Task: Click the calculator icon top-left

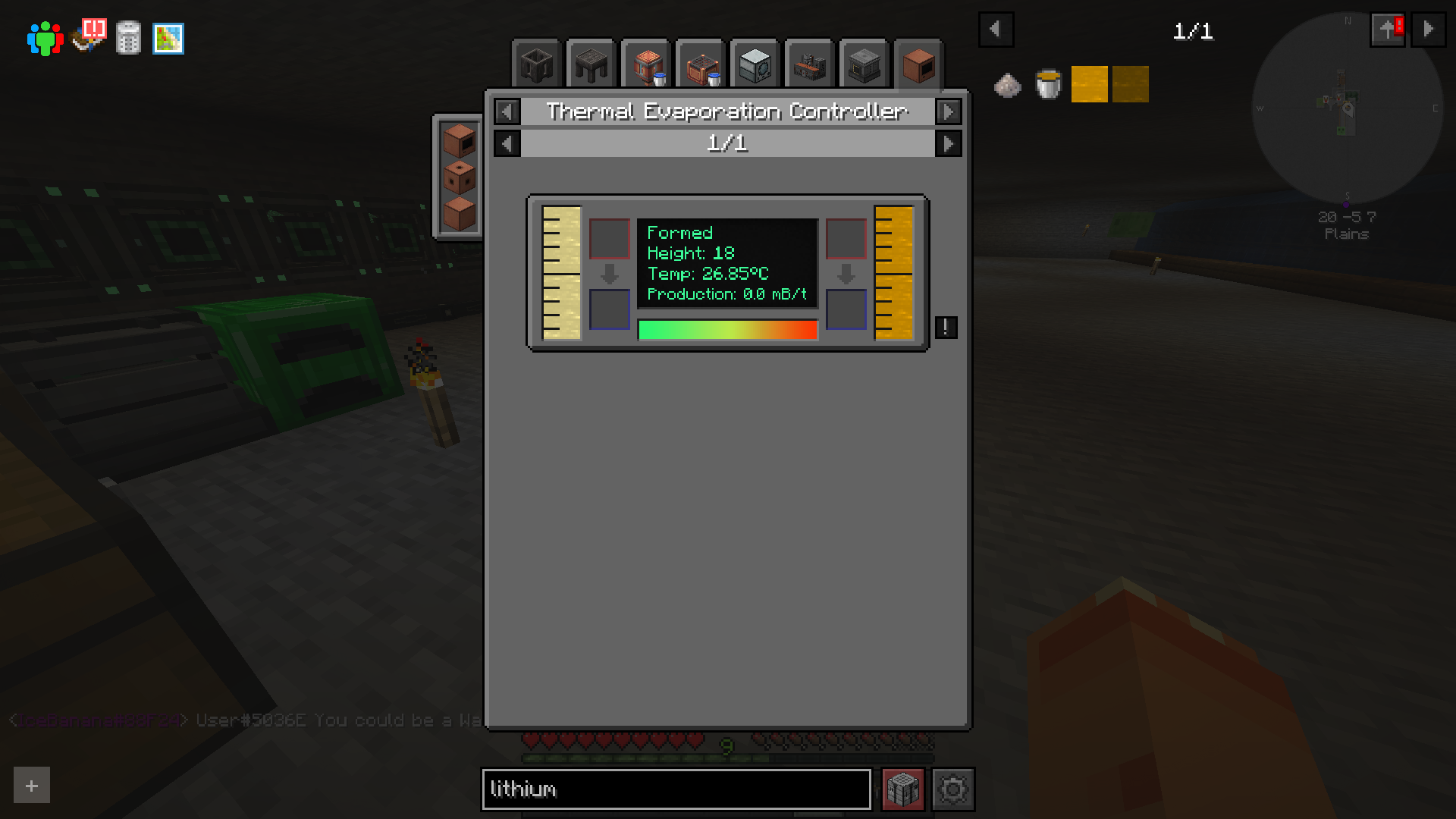Action: coord(128,38)
